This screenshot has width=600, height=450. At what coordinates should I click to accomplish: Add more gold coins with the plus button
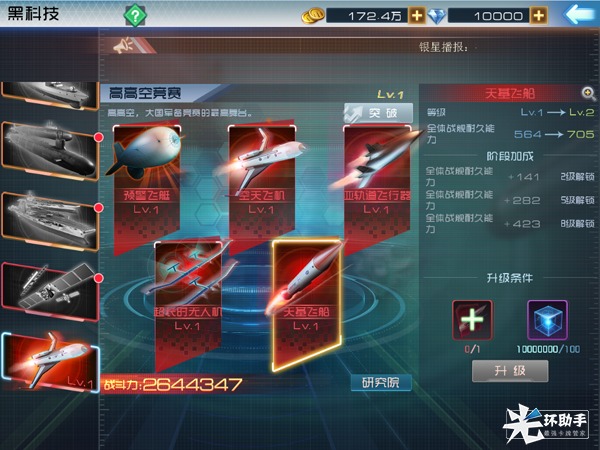click(x=417, y=15)
